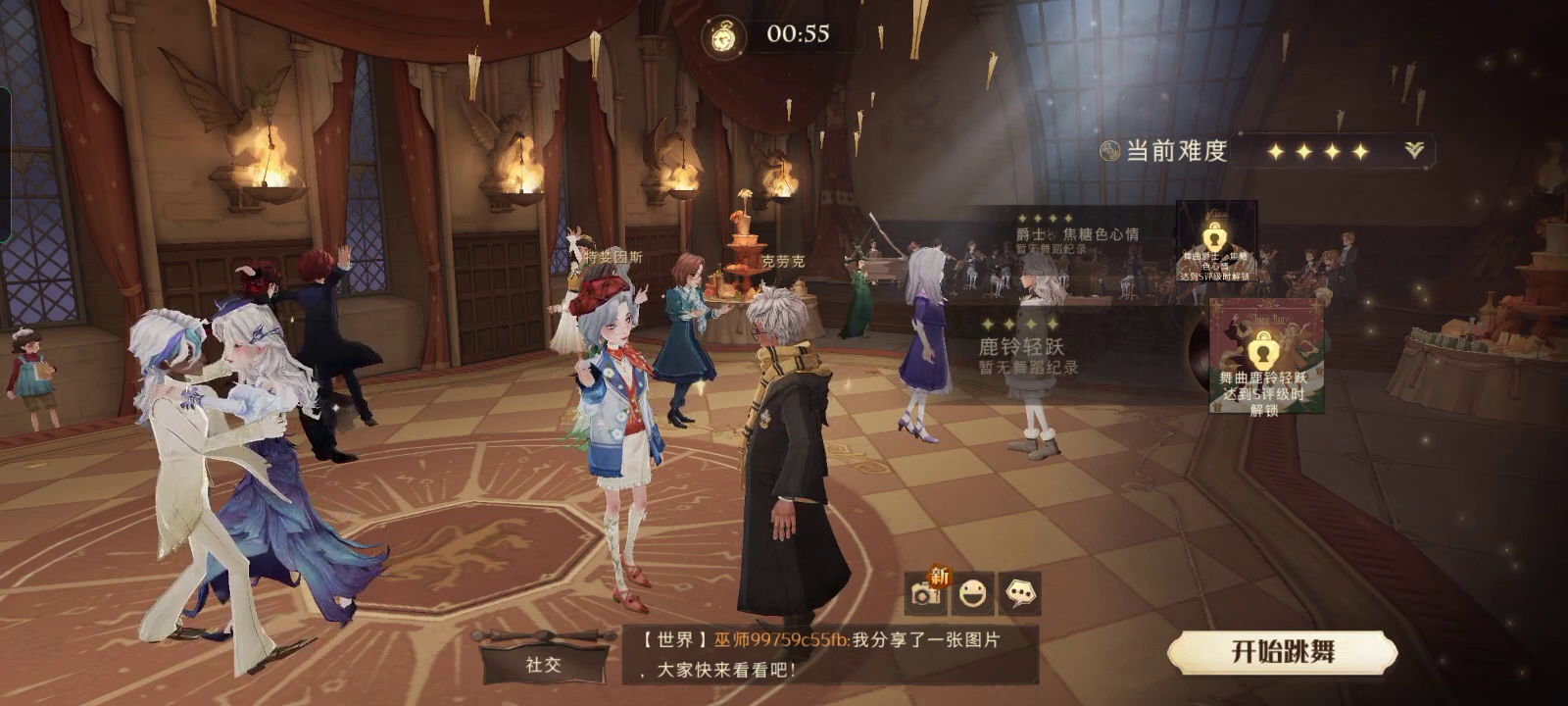The height and width of the screenshot is (706, 1568).
Task: Choose the 爵士·焦糖色心情 song entry
Action: pos(1076,235)
